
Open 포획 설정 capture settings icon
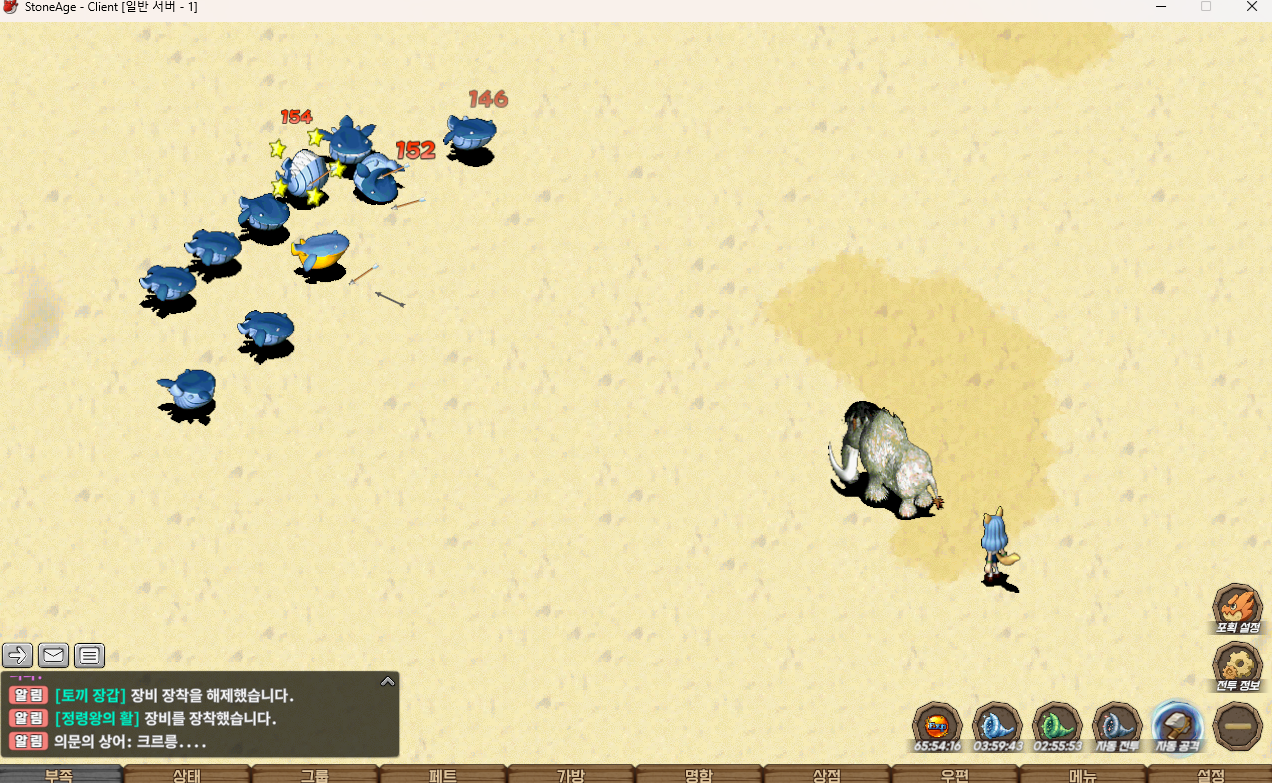tap(1237, 608)
